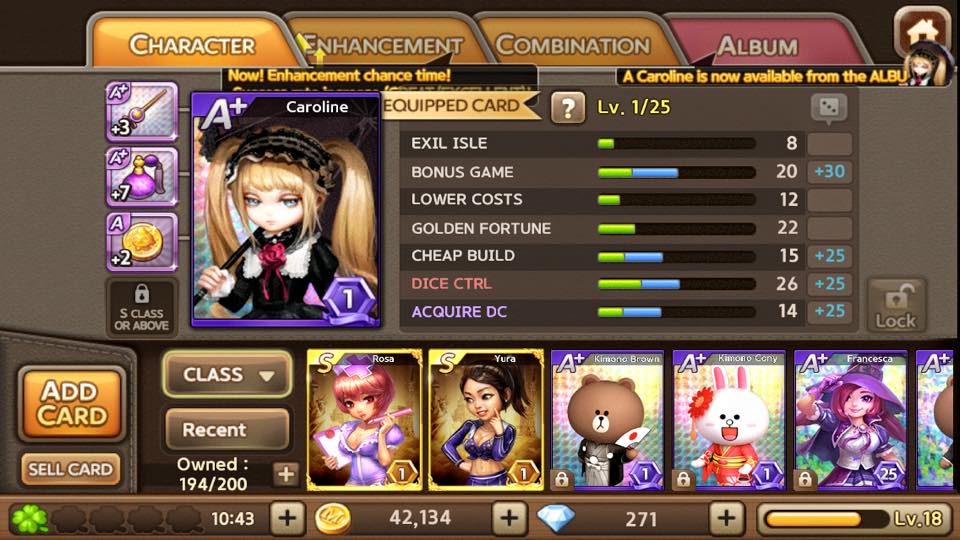This screenshot has width=960, height=540.
Task: Pick the Kimono Brown bear card
Action: (607, 420)
